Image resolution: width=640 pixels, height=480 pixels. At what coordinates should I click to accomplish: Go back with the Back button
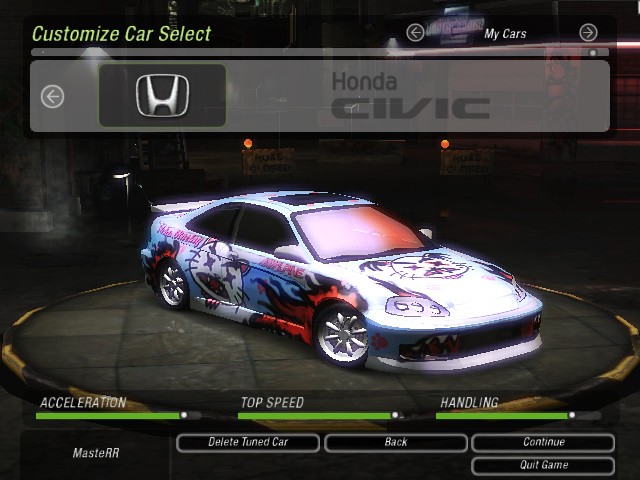click(x=395, y=442)
